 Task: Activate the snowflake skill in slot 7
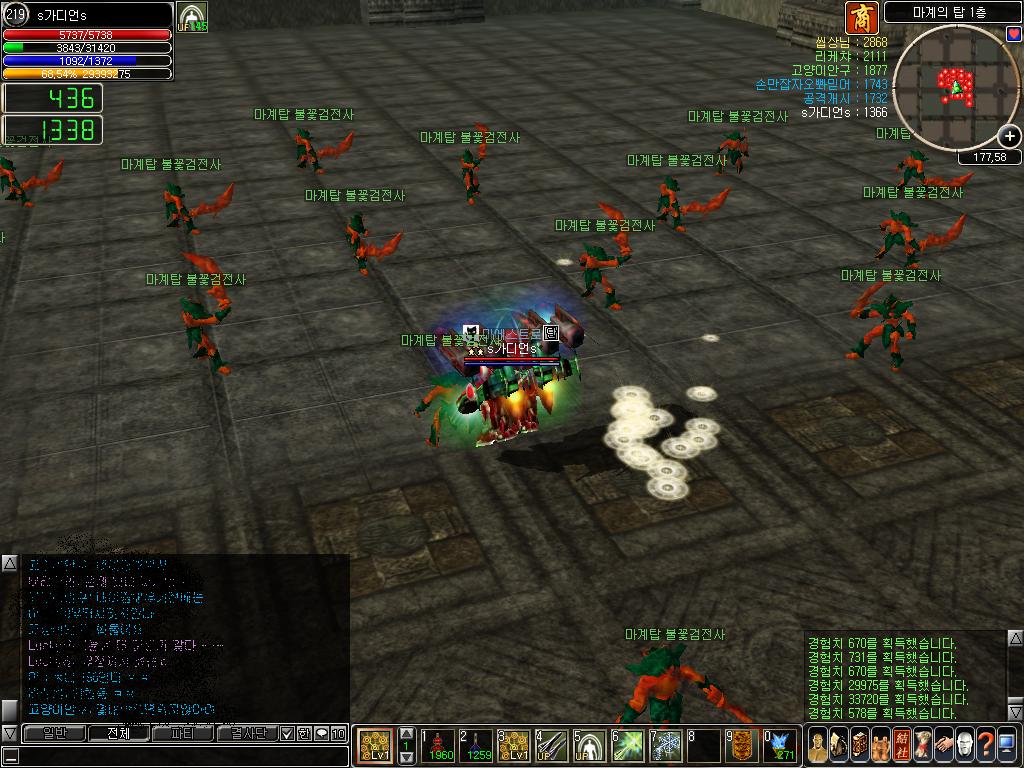click(667, 745)
